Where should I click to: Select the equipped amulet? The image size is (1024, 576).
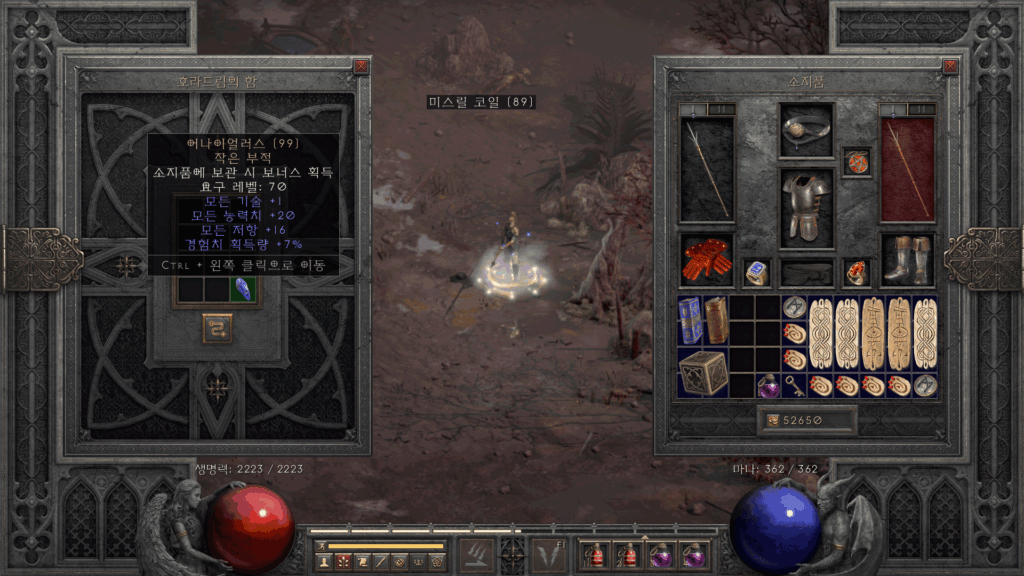857,161
